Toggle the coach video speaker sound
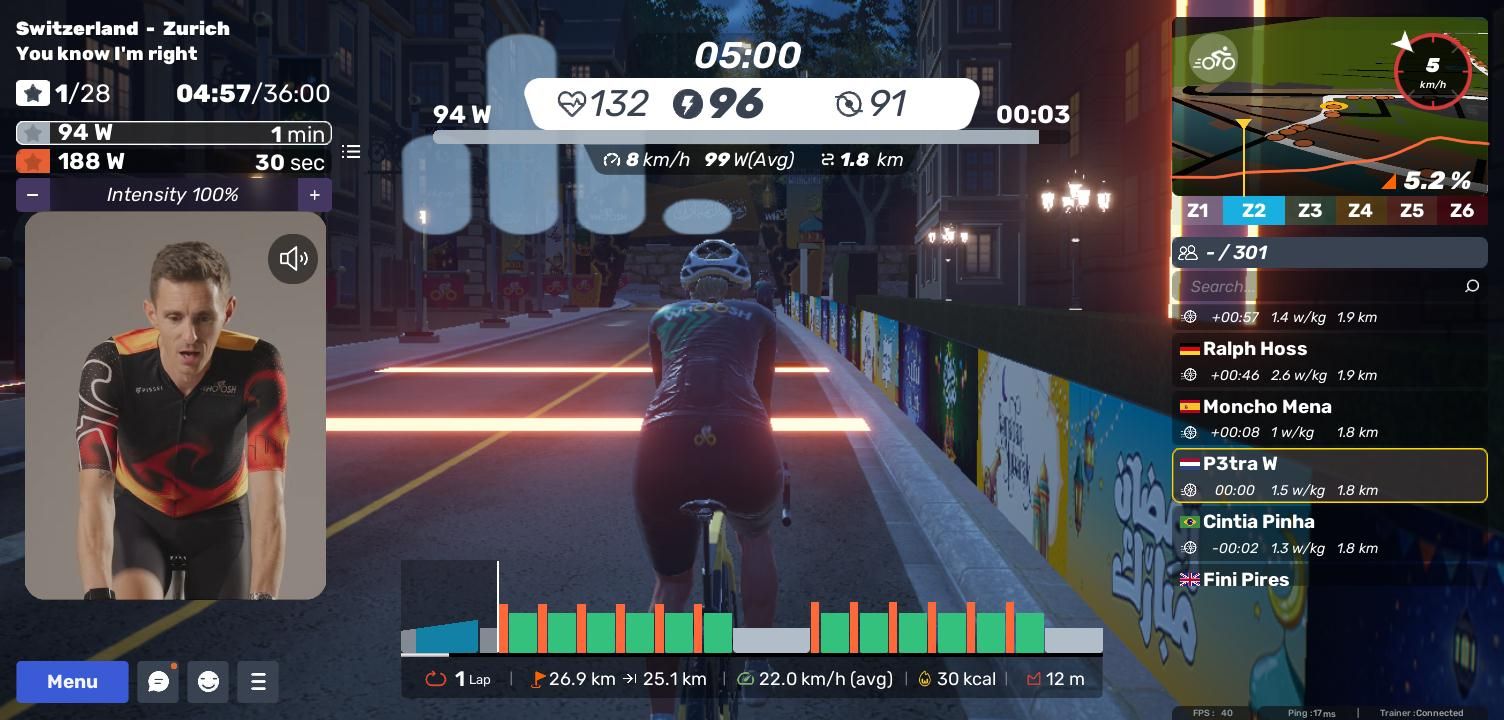1504x720 pixels. (293, 259)
